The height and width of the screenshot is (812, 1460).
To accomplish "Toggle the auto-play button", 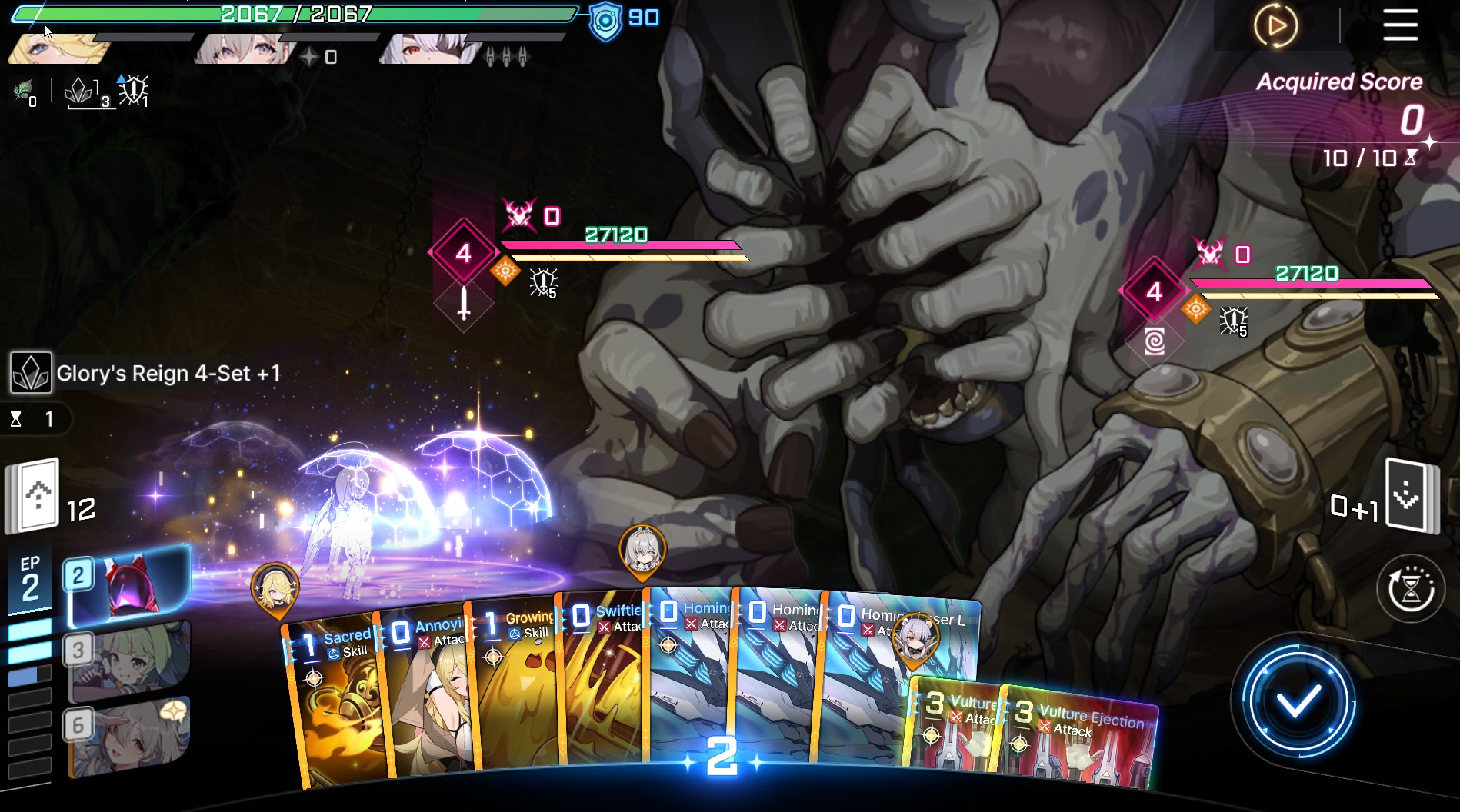I will coord(1275,25).
